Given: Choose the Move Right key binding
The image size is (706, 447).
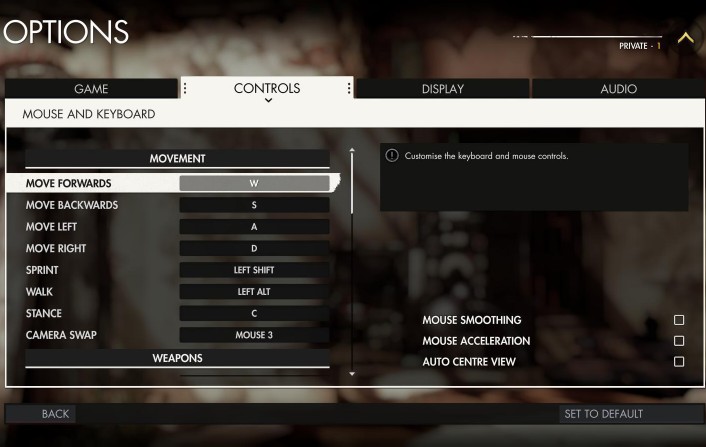Looking at the screenshot, I should pyautogui.click(x=254, y=248).
